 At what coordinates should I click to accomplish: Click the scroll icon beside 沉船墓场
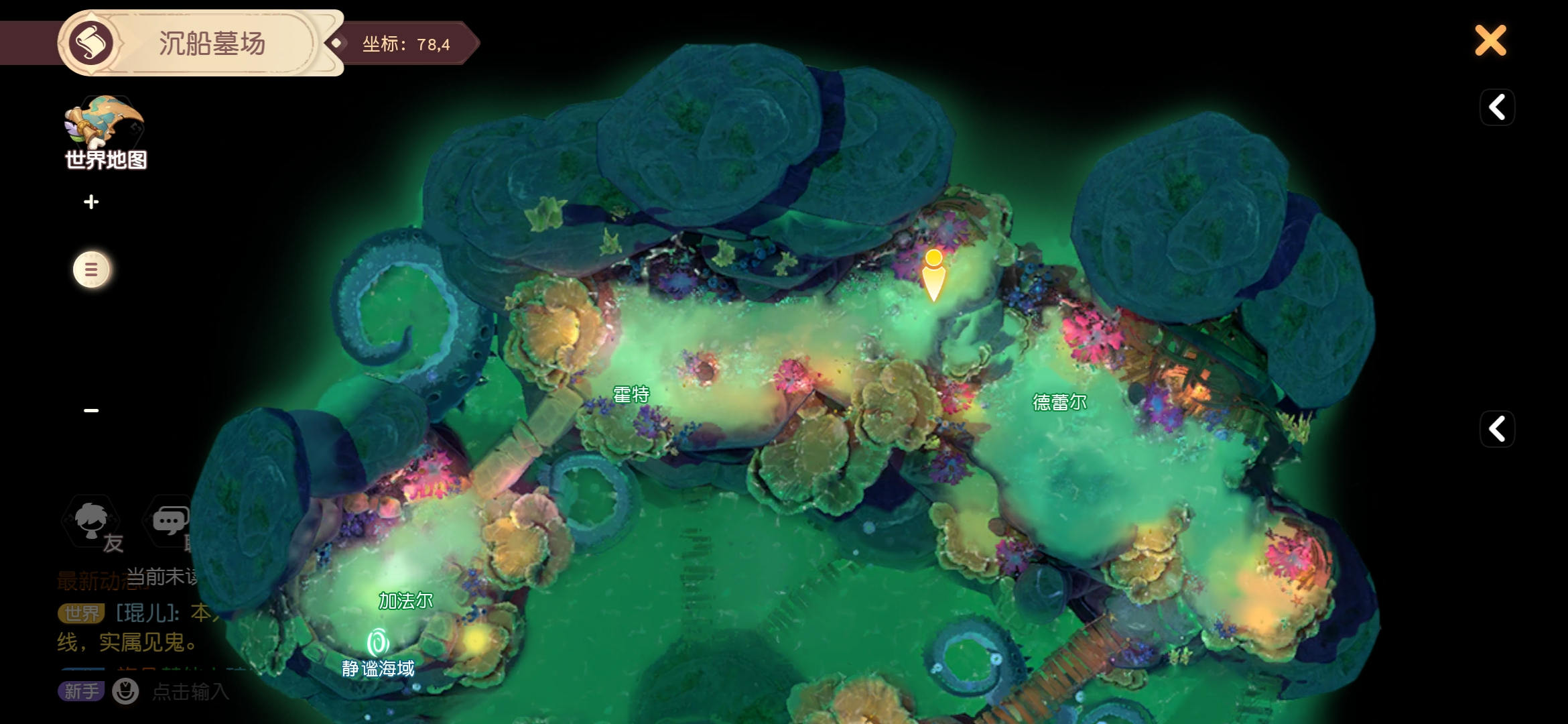coord(92,44)
